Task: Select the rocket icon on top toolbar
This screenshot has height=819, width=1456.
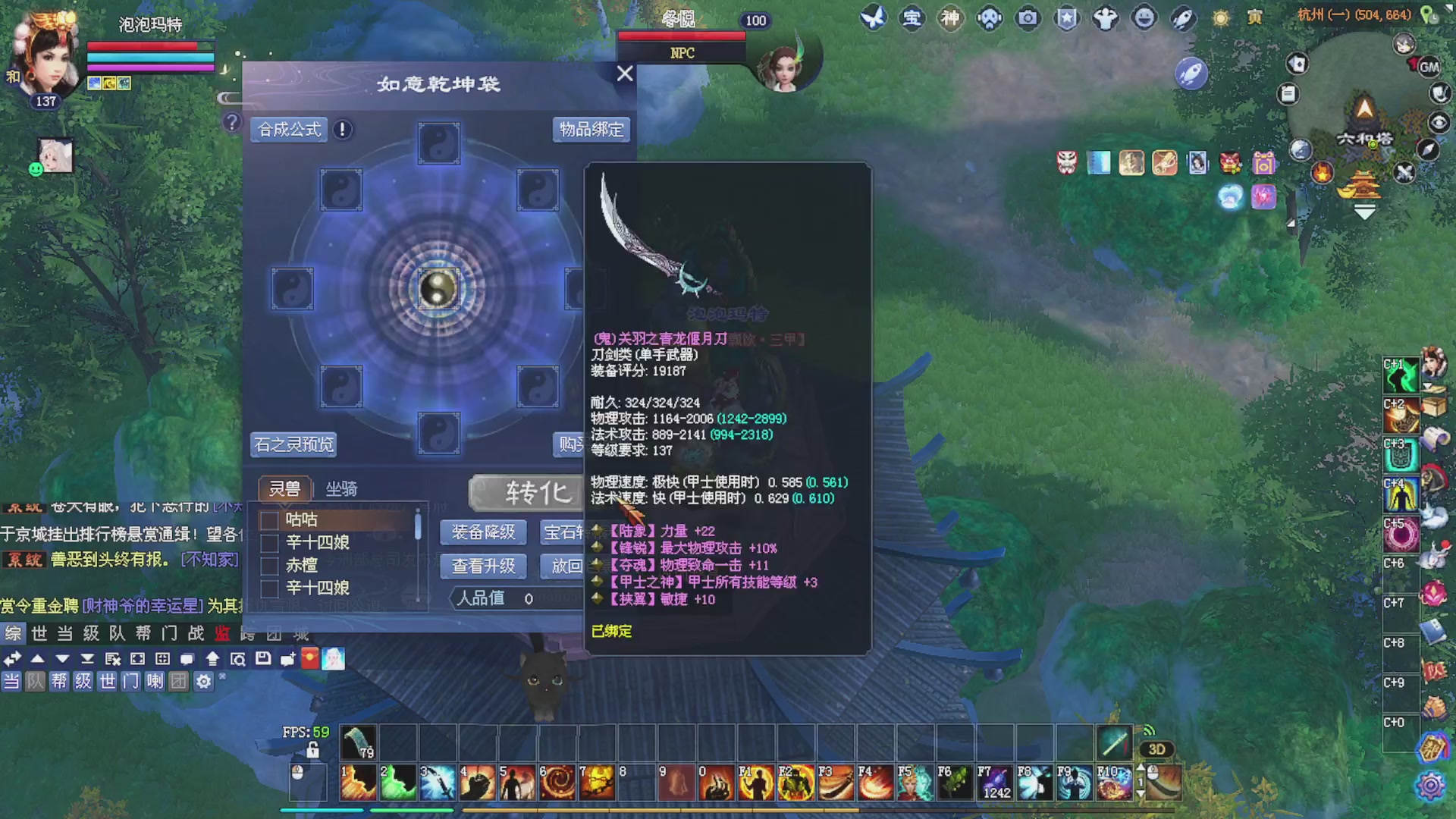Action: (1183, 18)
